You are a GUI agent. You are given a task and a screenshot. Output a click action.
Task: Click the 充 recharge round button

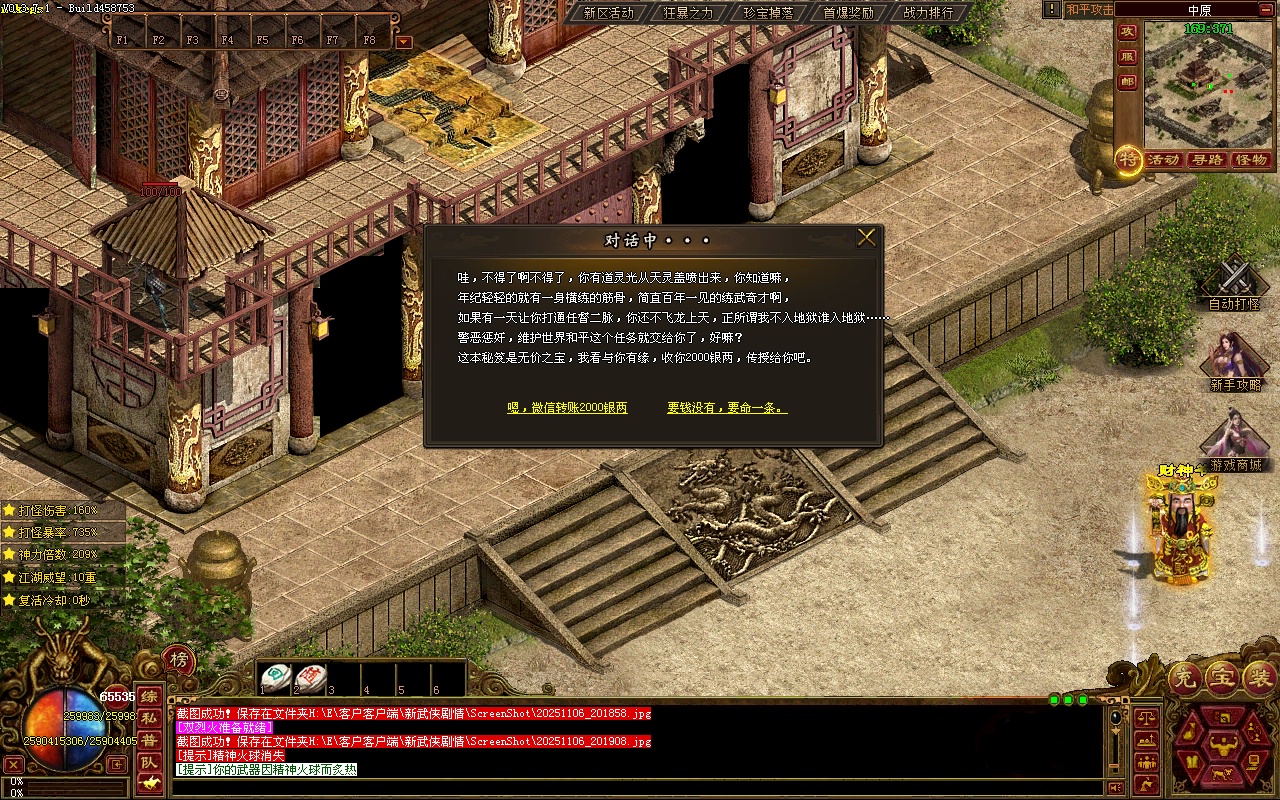click(x=1184, y=679)
